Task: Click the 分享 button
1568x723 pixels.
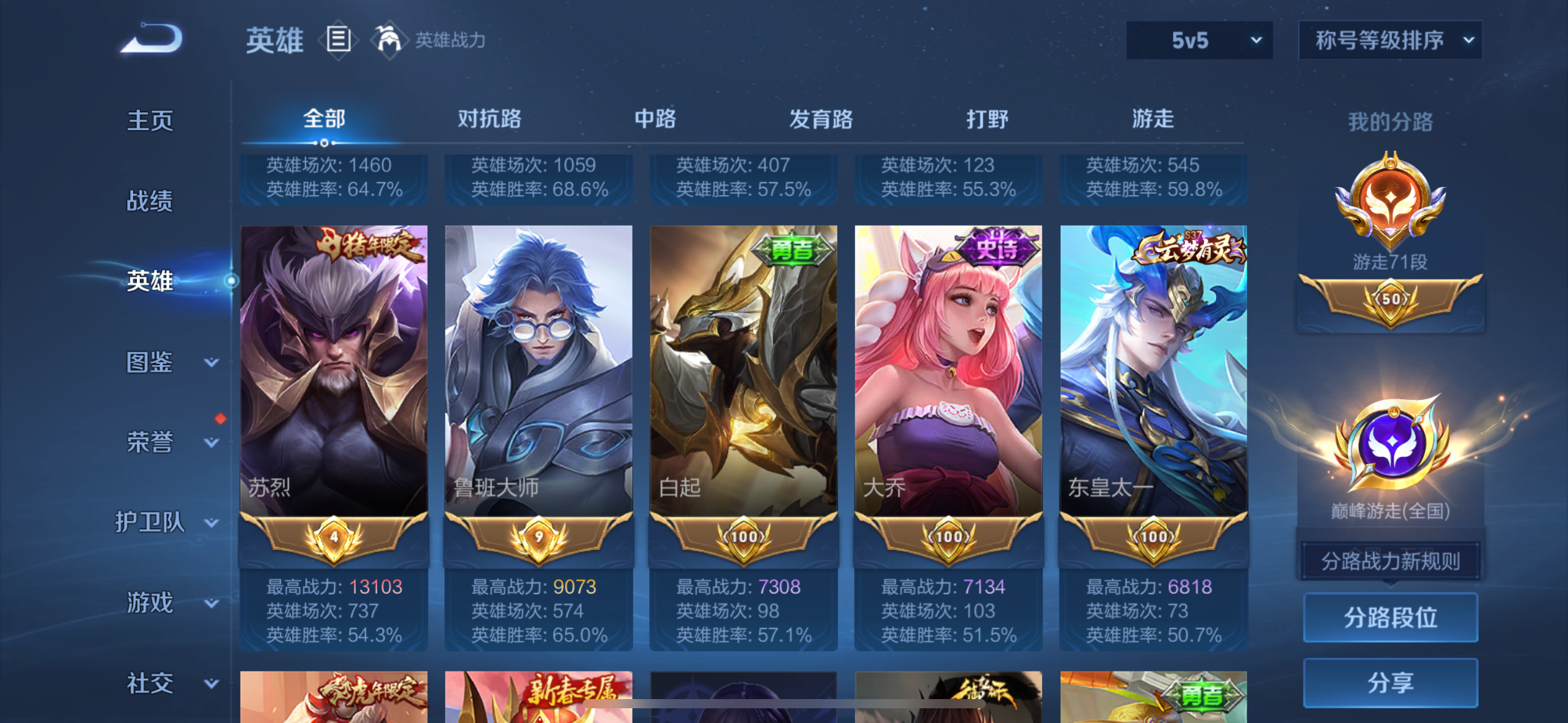Action: (x=1390, y=683)
